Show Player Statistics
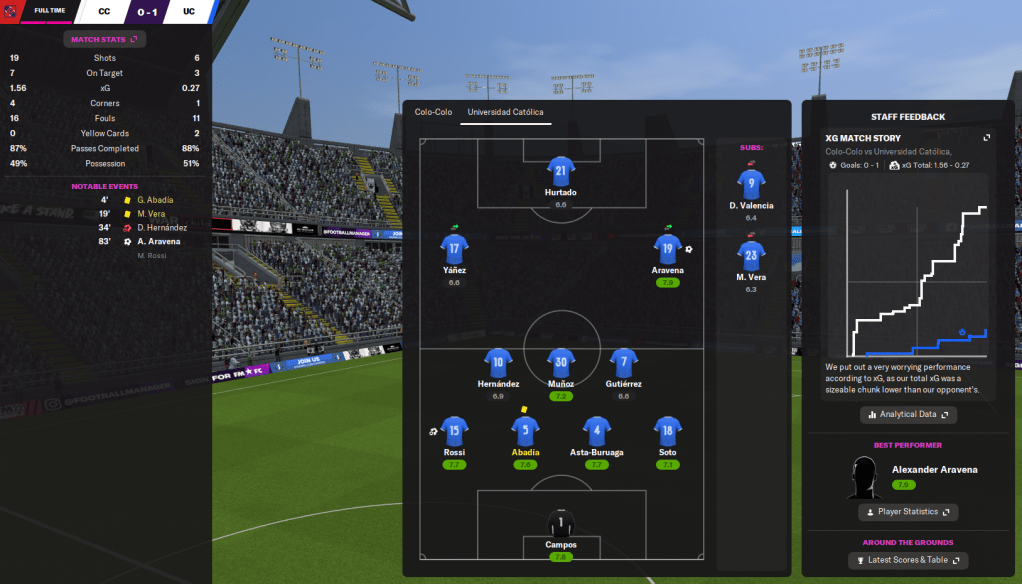 (908, 512)
